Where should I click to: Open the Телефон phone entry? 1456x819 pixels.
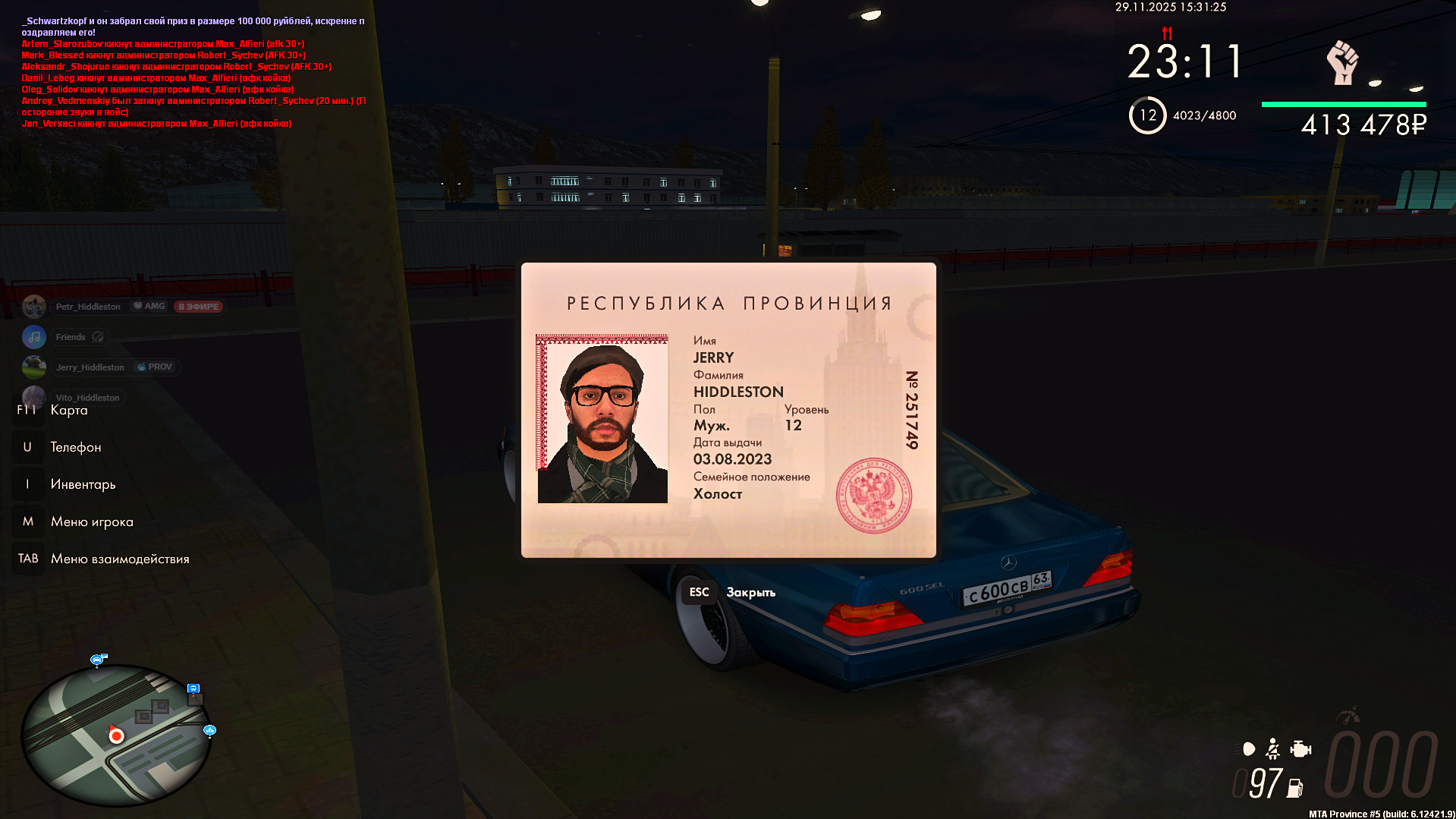click(x=75, y=447)
